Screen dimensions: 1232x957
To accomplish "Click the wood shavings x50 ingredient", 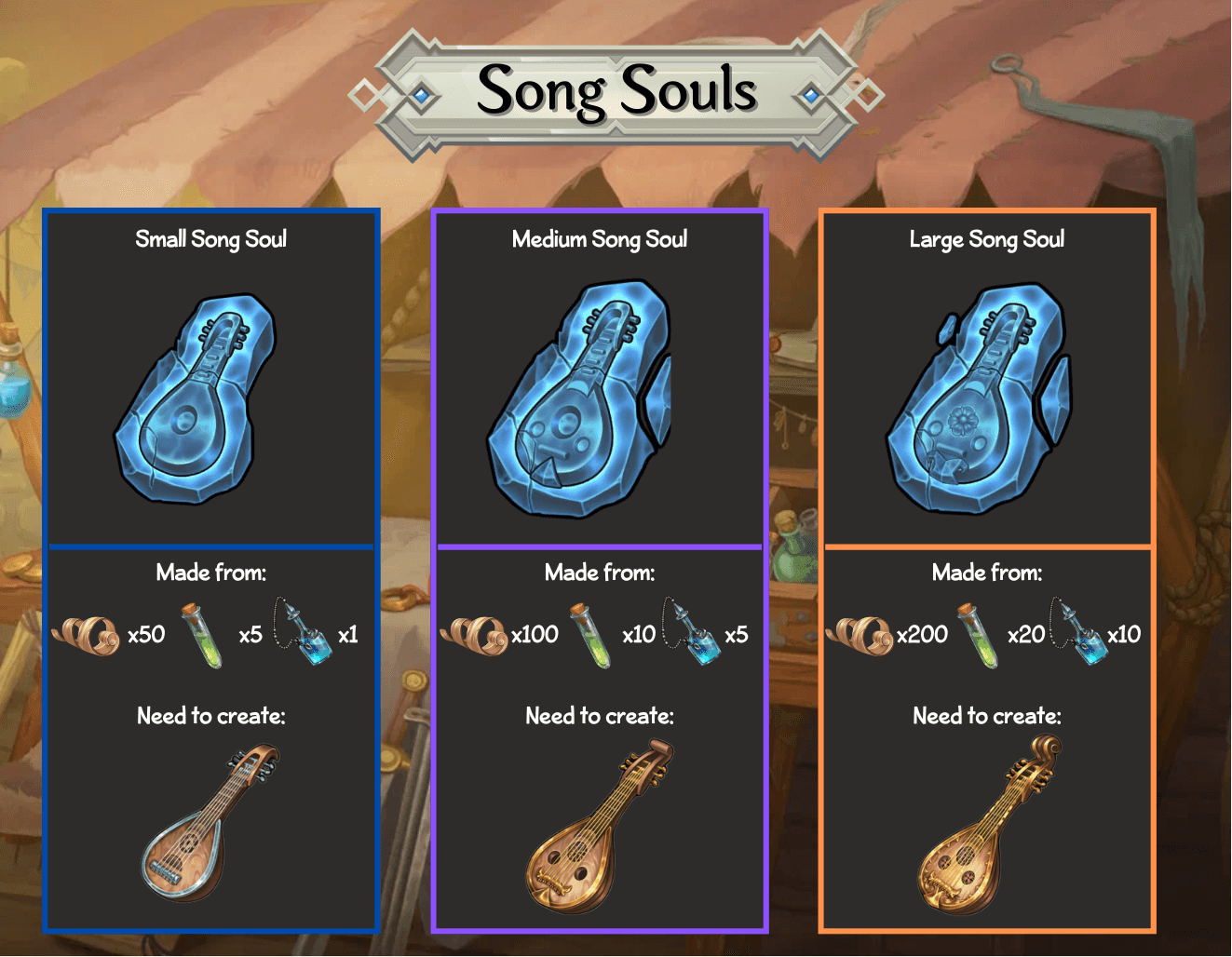I will click(87, 635).
